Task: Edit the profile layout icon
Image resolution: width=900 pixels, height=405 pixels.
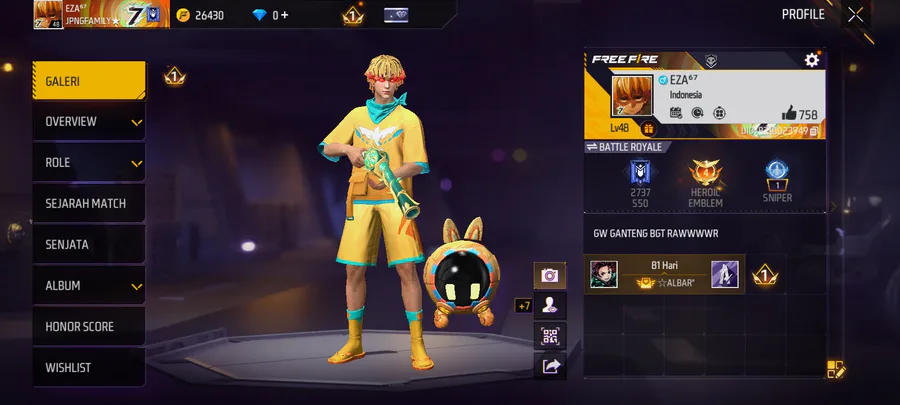Action: click(x=836, y=369)
